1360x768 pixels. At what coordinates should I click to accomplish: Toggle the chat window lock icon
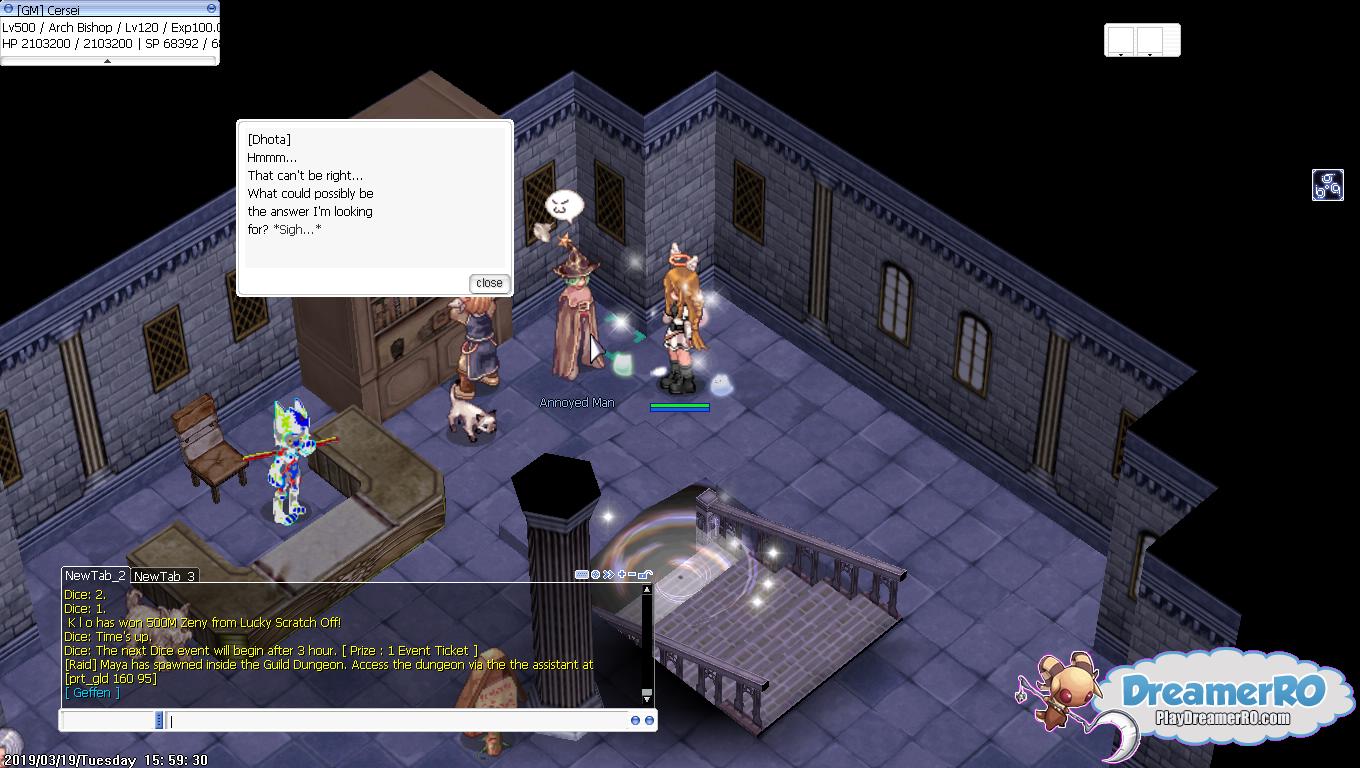click(645, 575)
